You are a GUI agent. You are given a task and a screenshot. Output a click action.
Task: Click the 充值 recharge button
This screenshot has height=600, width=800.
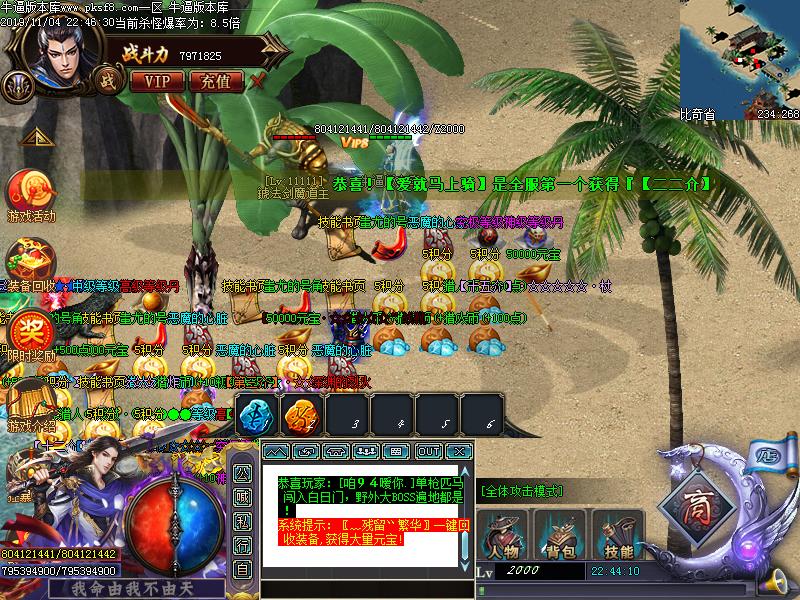[215, 80]
